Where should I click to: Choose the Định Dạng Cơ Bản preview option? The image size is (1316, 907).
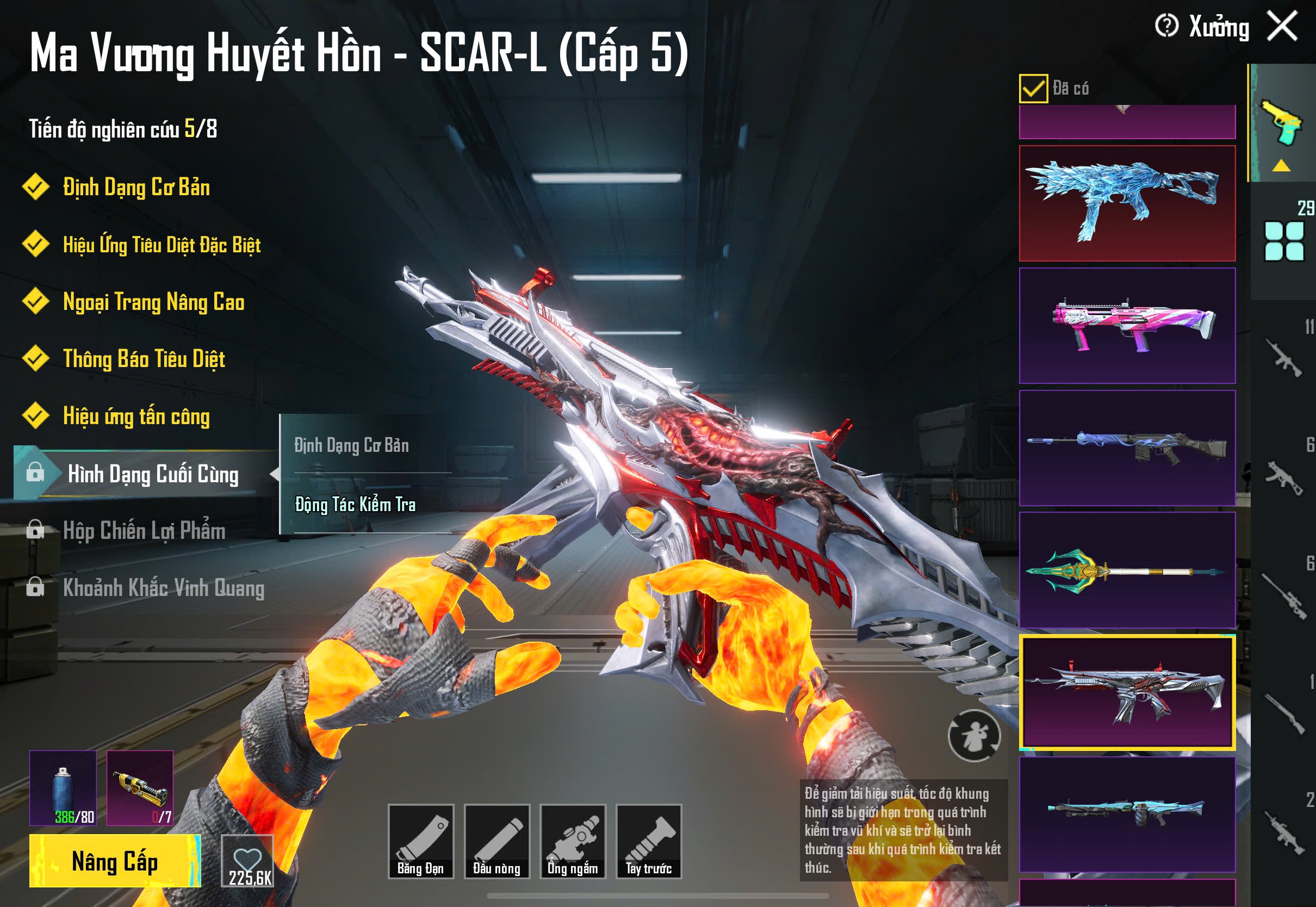(351, 445)
